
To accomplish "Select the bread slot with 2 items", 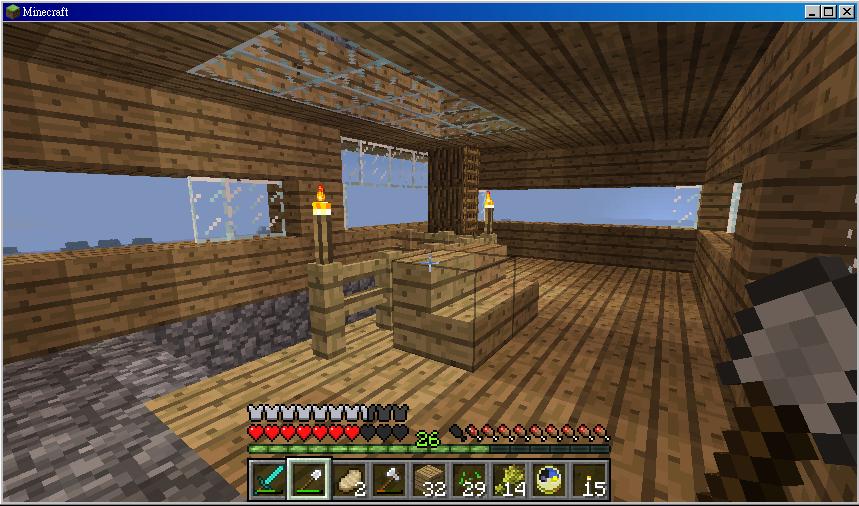I will coord(349,479).
